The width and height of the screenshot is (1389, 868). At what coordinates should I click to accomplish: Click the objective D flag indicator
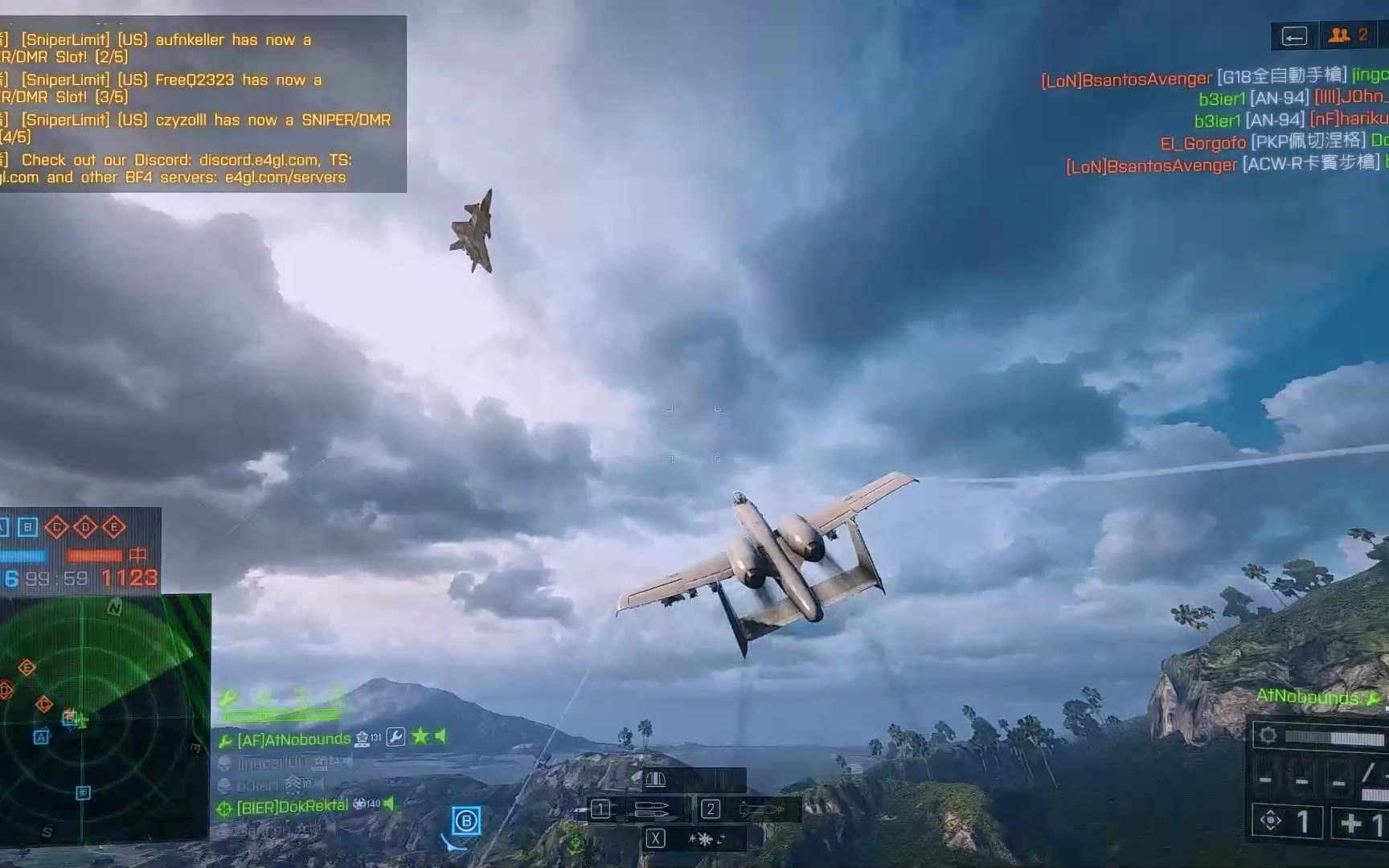click(x=85, y=527)
